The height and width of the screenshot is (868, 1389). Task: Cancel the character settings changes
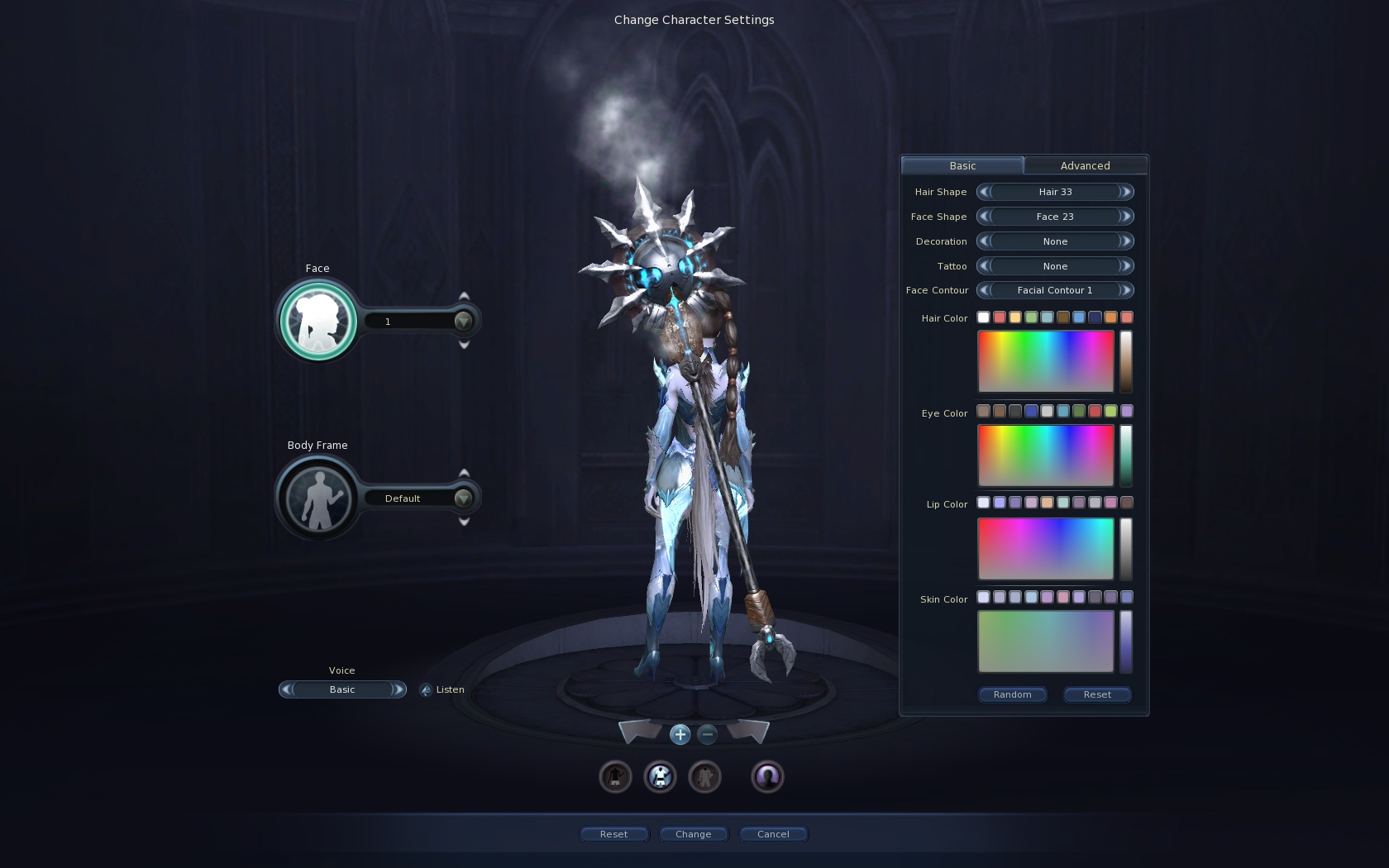(773, 834)
